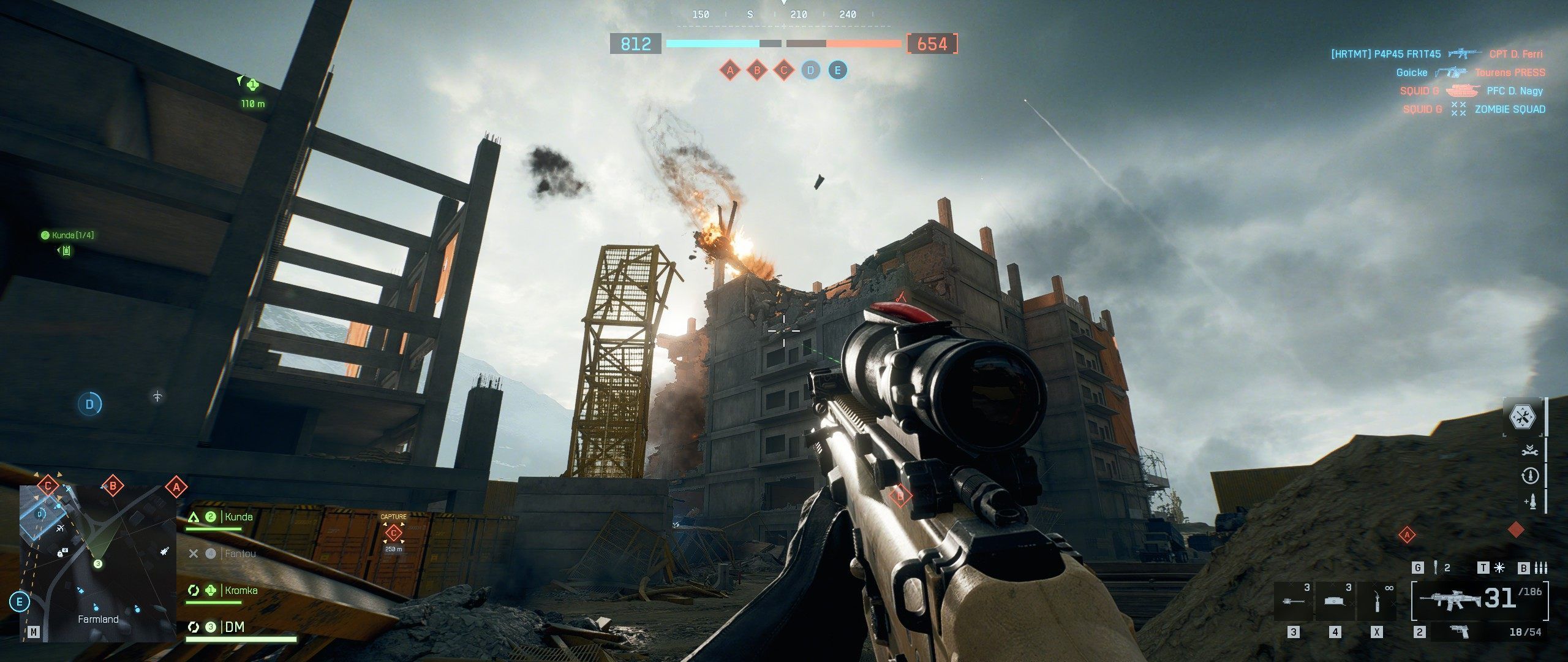Select squad member Kunda in the squad list
The image size is (1568, 662).
(238, 517)
